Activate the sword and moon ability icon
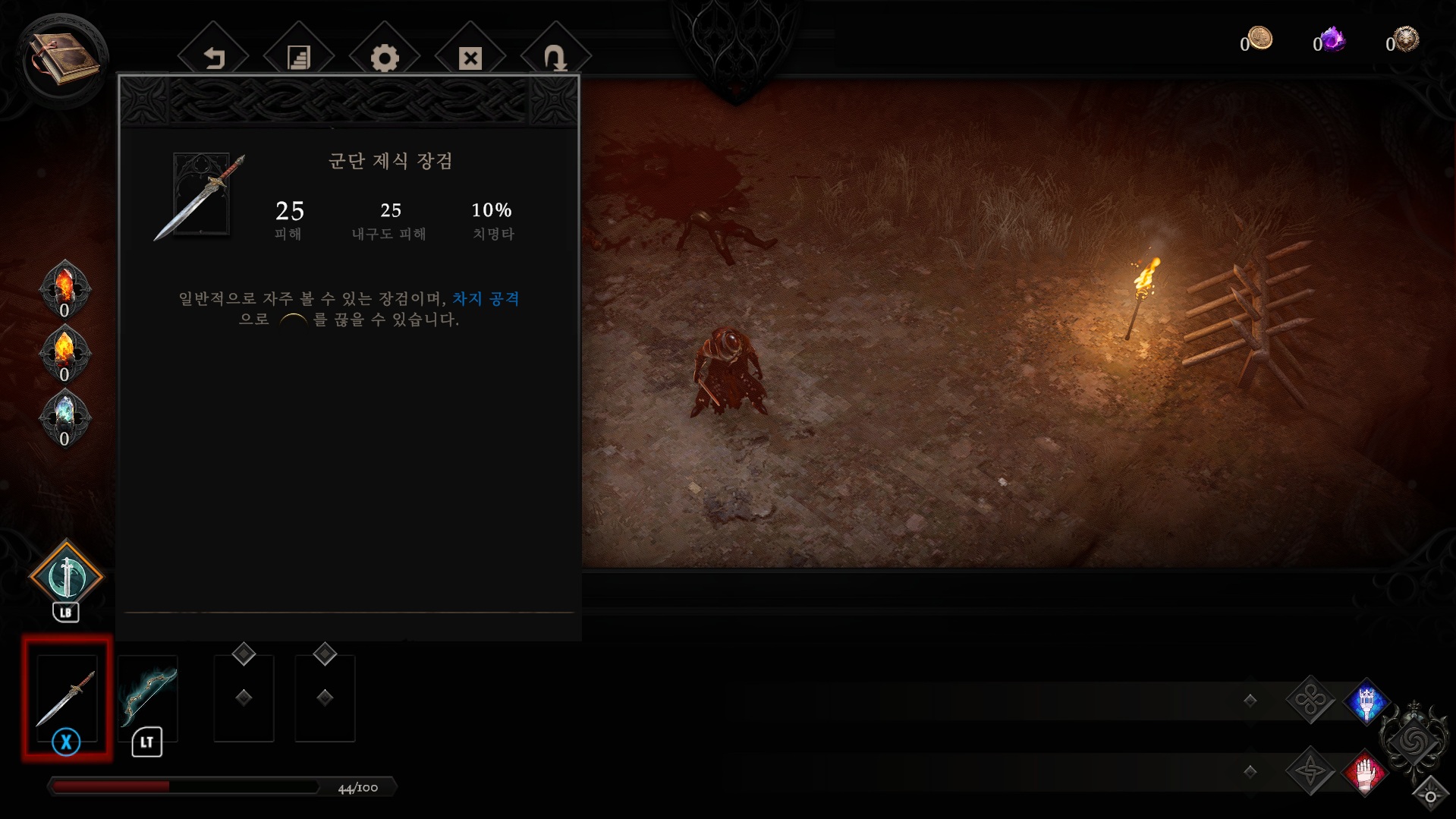The width and height of the screenshot is (1456, 819). (66, 576)
